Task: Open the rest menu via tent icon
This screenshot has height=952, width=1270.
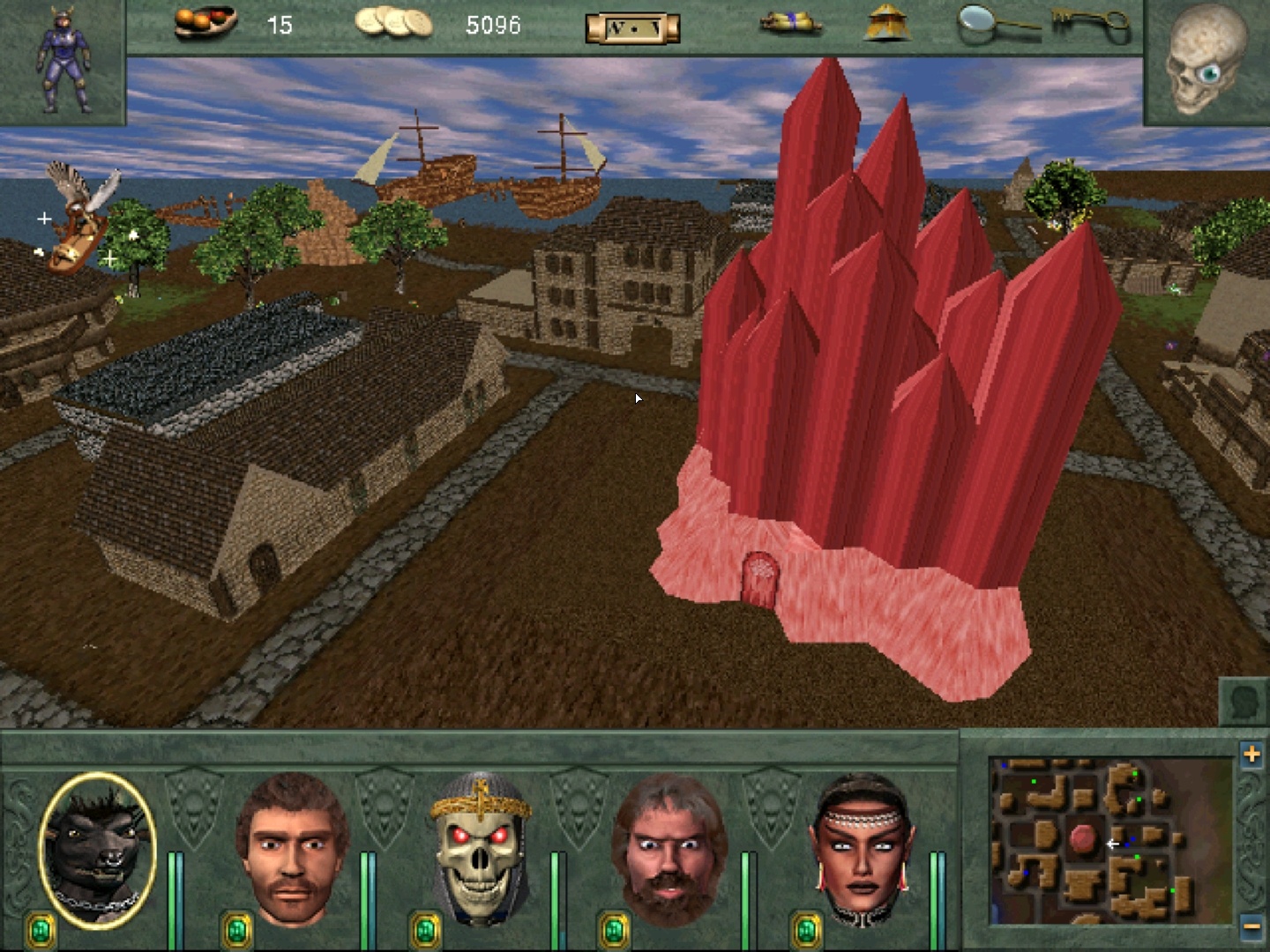Action: click(887, 23)
